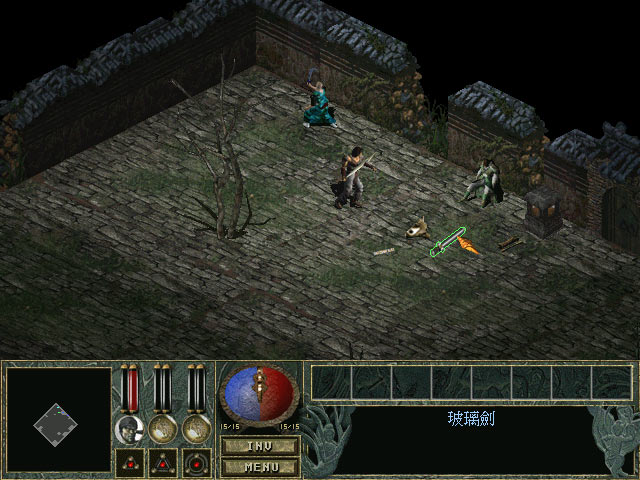Select the hero portrait medallion
Viewport: 640px width, 480px height.
tap(128, 430)
